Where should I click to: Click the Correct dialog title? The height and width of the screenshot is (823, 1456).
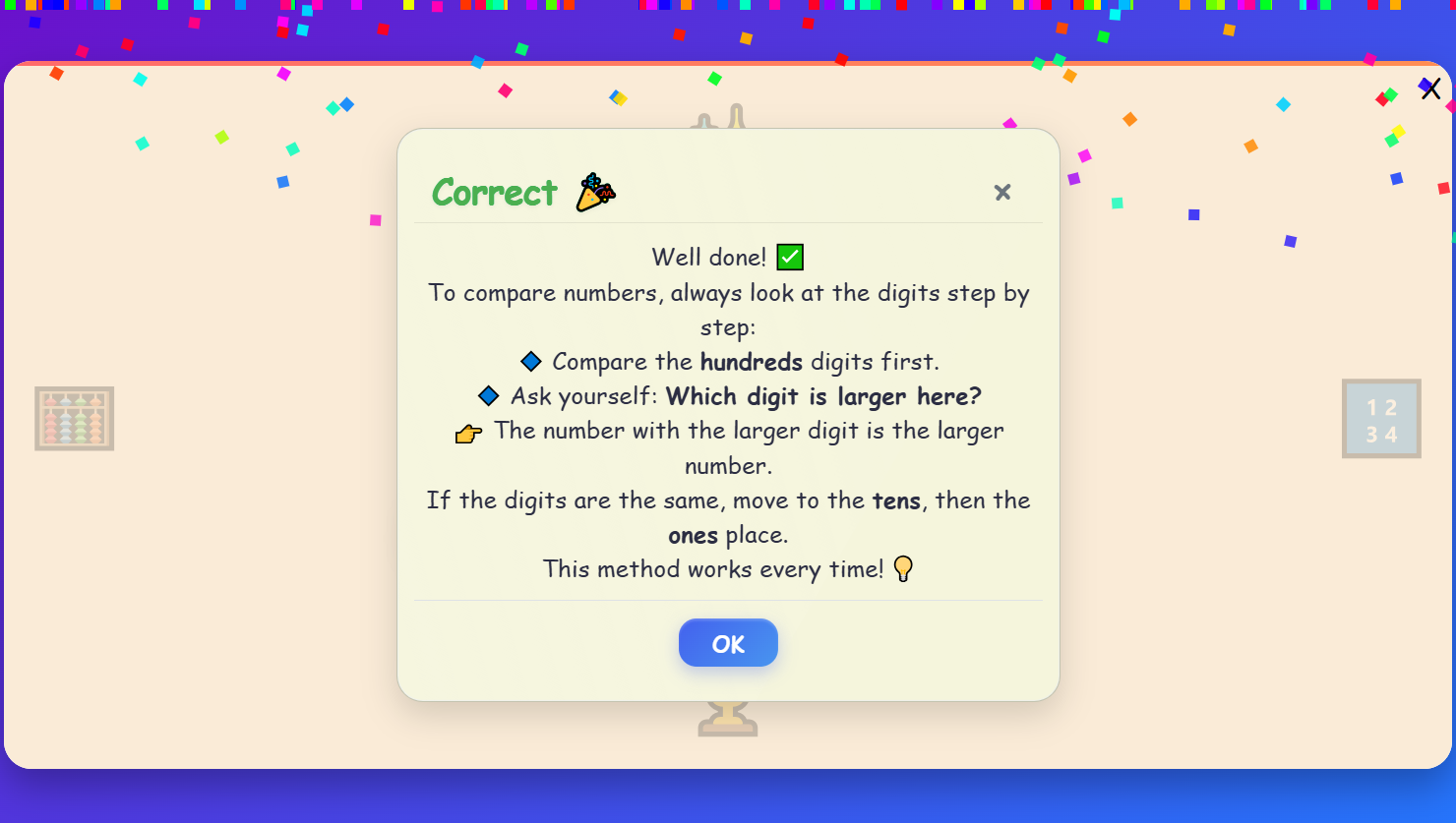point(494,193)
